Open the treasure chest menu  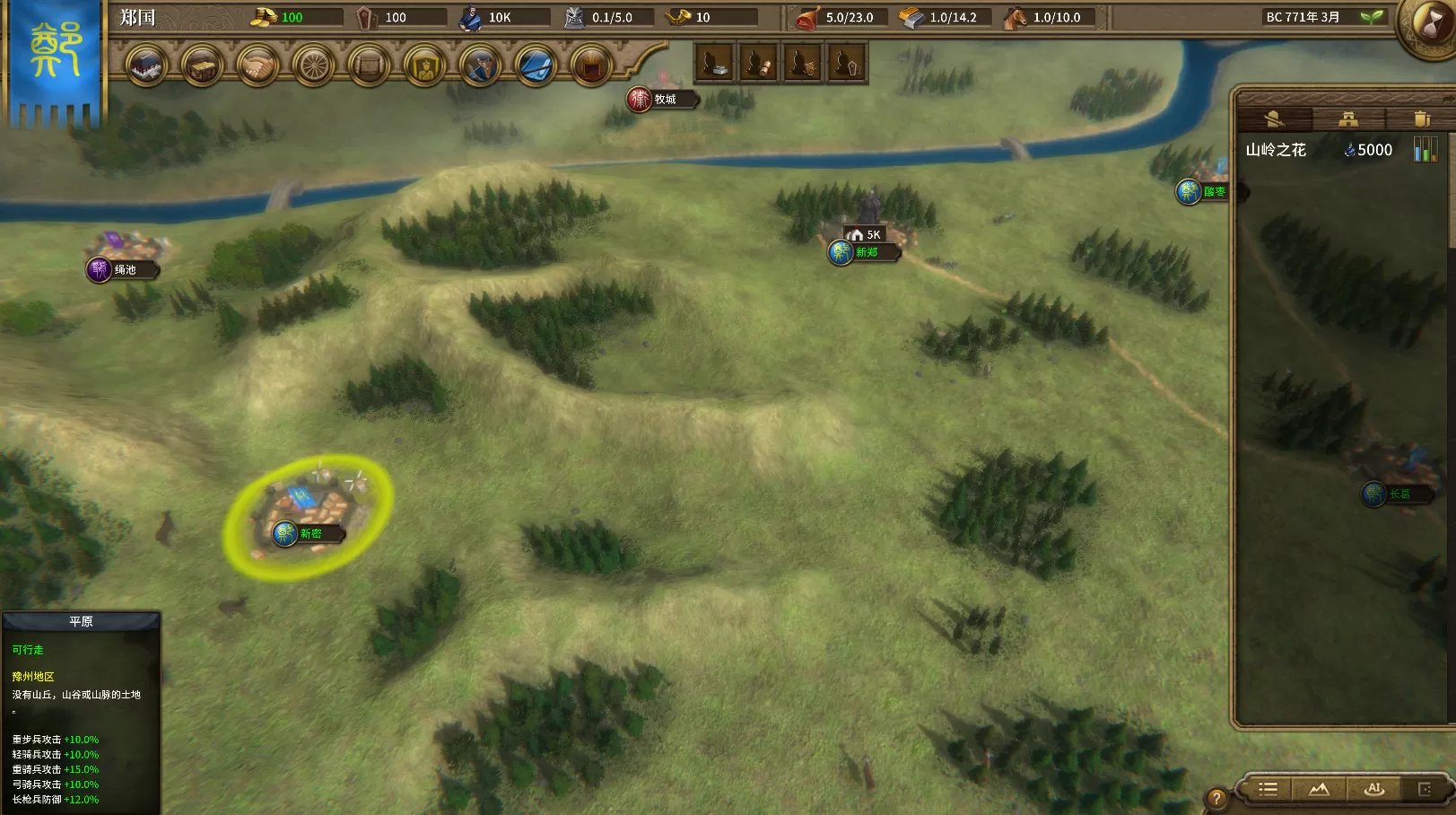pos(202,66)
